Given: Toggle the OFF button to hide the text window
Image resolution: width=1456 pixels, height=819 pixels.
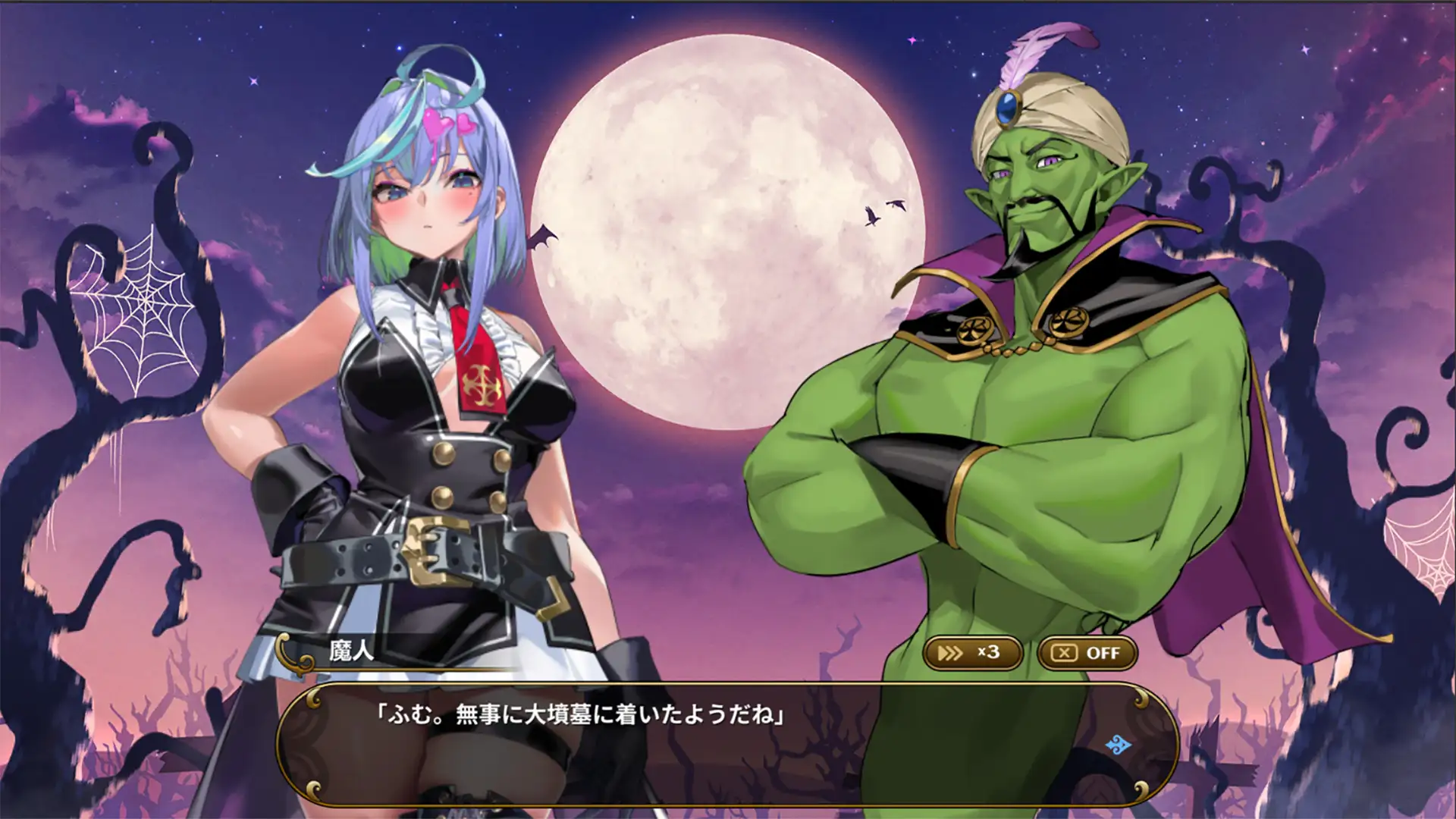Looking at the screenshot, I should coord(1087,653).
